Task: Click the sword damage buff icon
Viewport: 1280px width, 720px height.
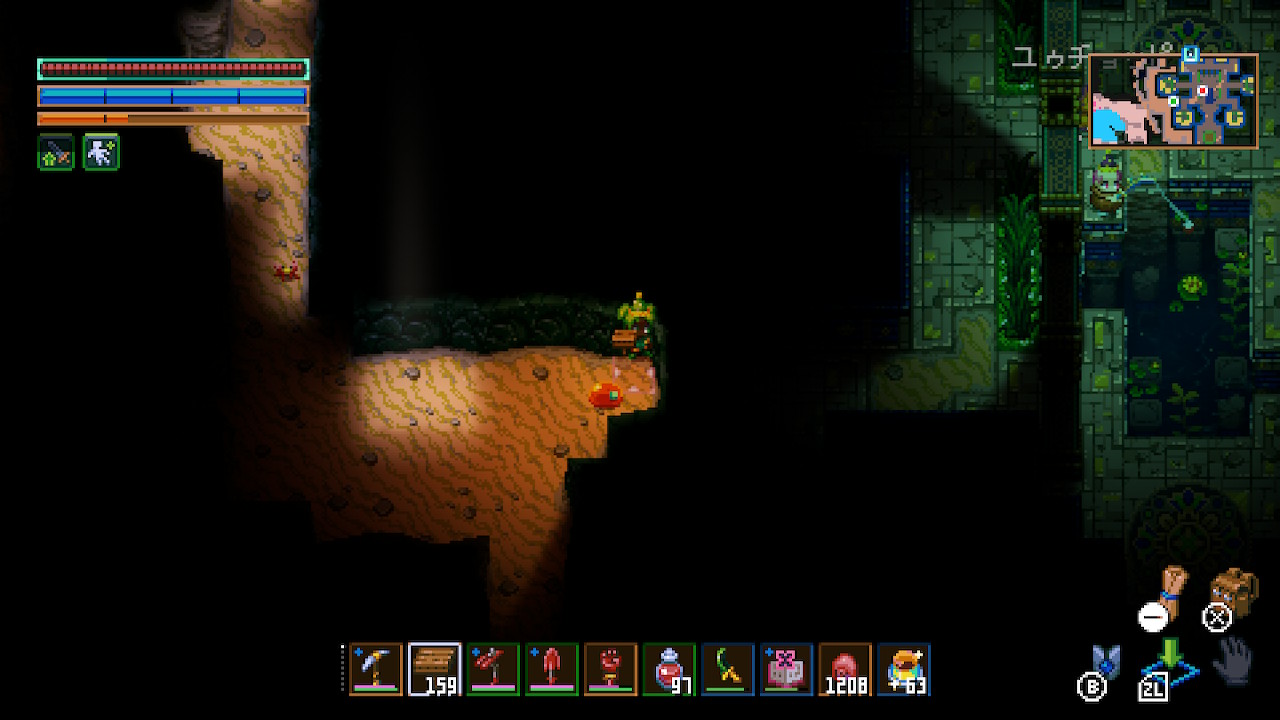Action: pyautogui.click(x=56, y=153)
